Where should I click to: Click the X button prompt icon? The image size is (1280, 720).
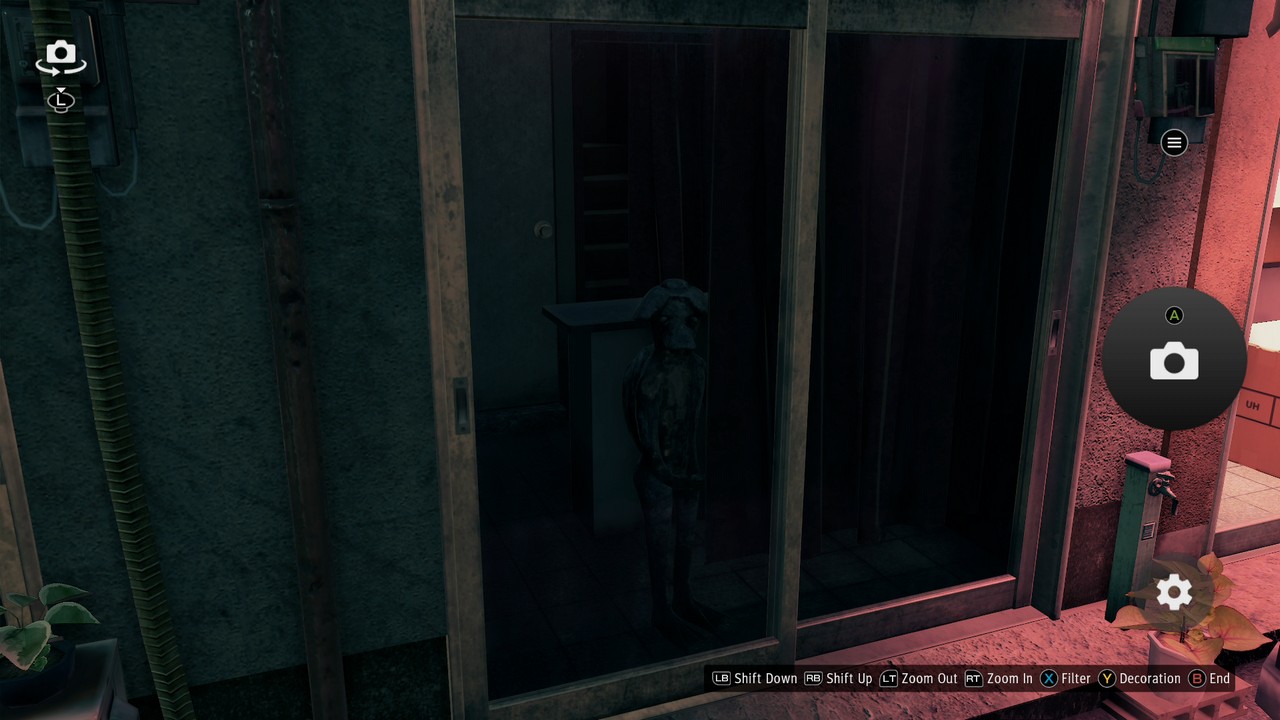[1048, 678]
